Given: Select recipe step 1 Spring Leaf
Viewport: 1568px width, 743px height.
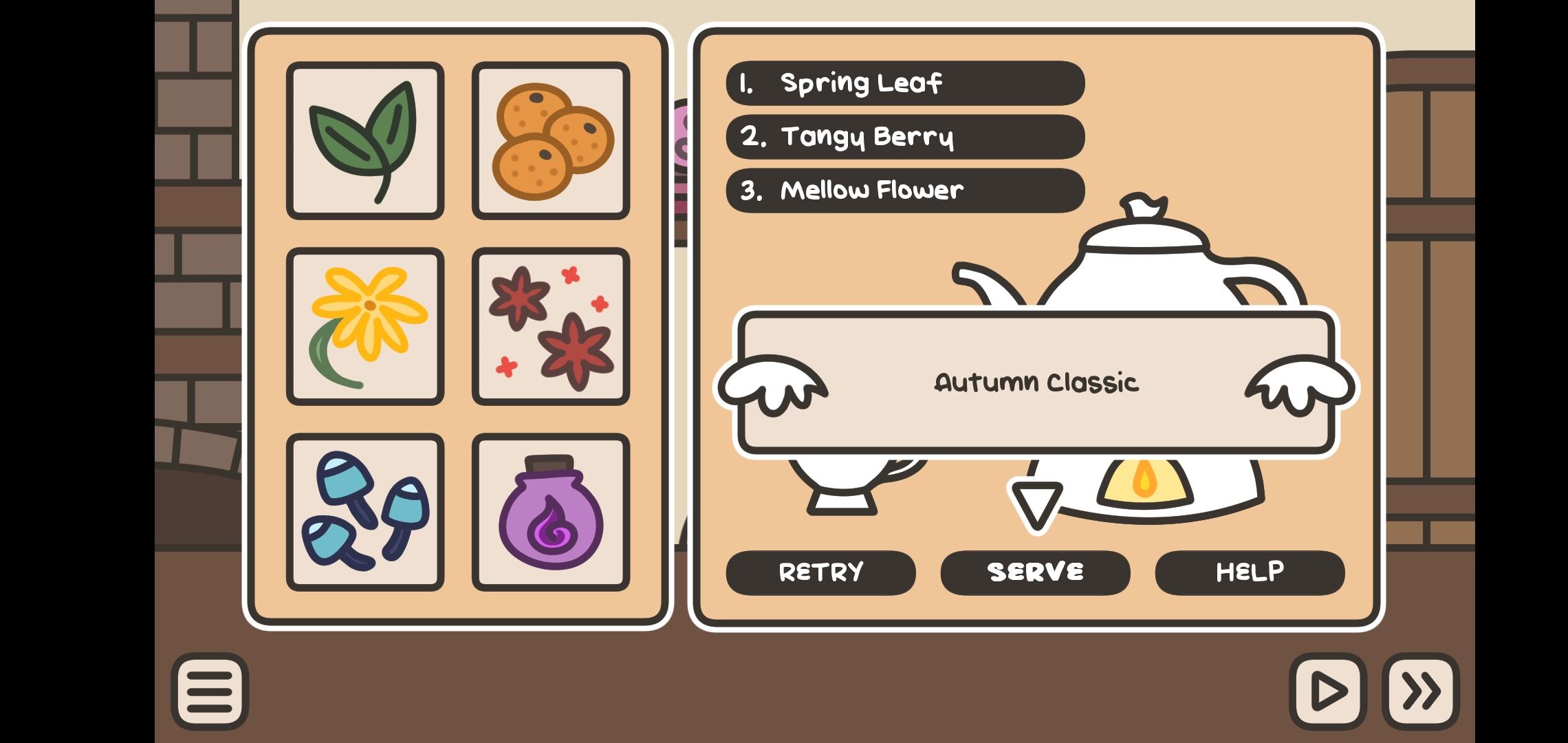Looking at the screenshot, I should pos(904,83).
